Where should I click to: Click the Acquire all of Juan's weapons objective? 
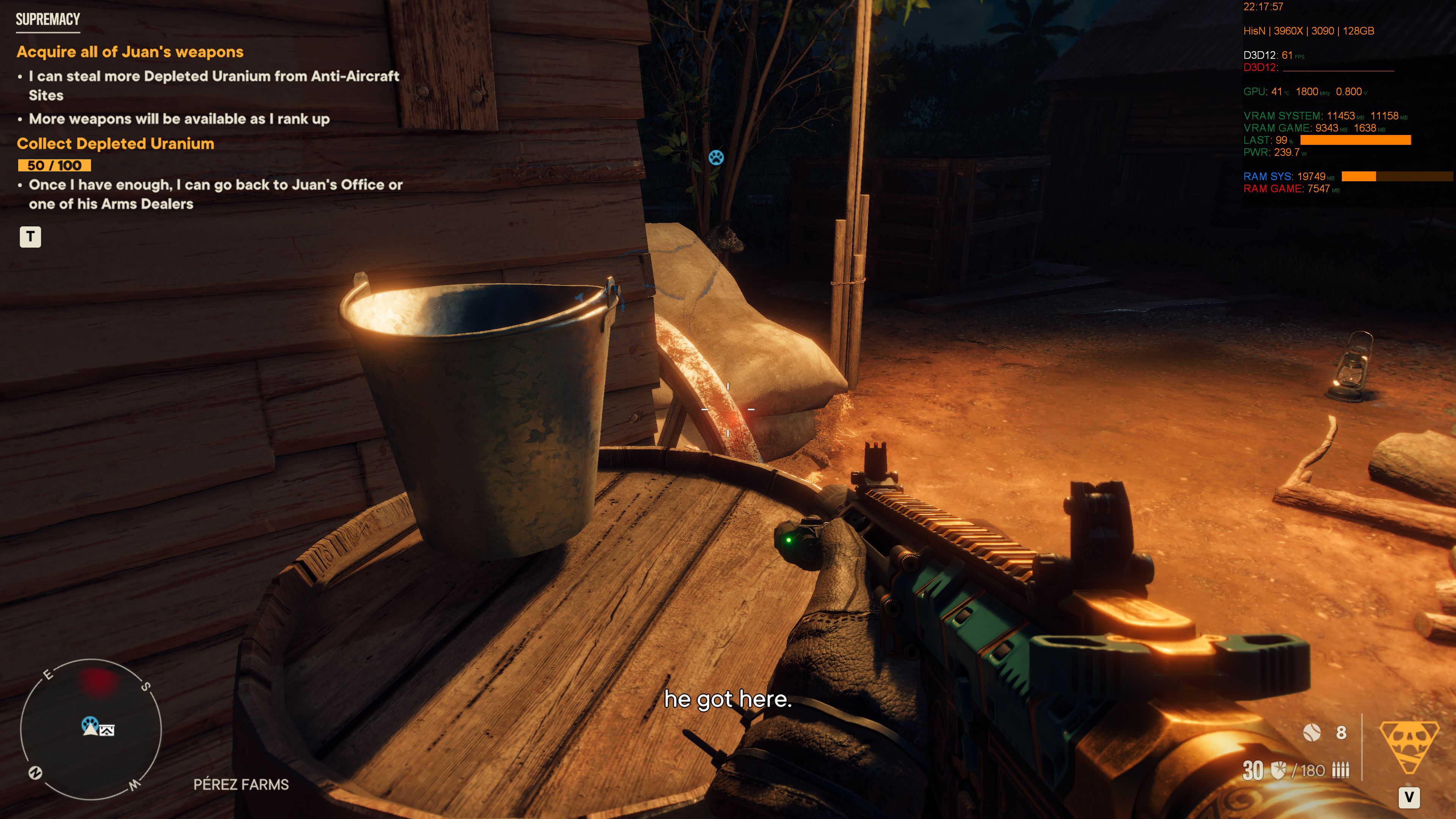tap(130, 52)
